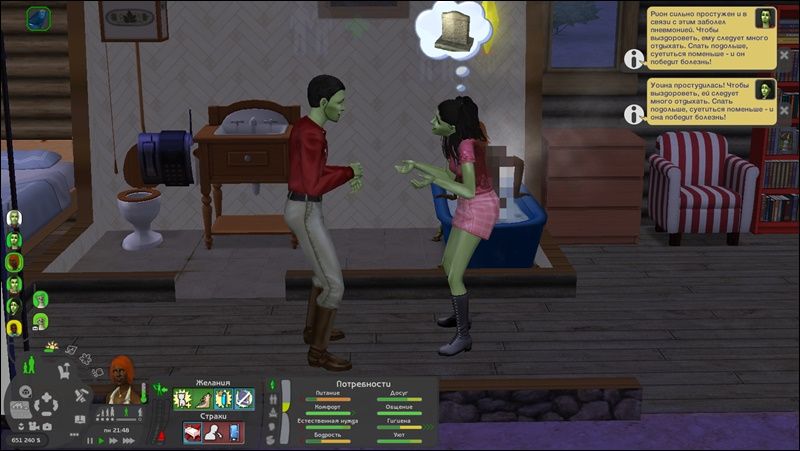Click the high-heel shoe want icon
This screenshot has width=800, height=451.
coord(204,398)
